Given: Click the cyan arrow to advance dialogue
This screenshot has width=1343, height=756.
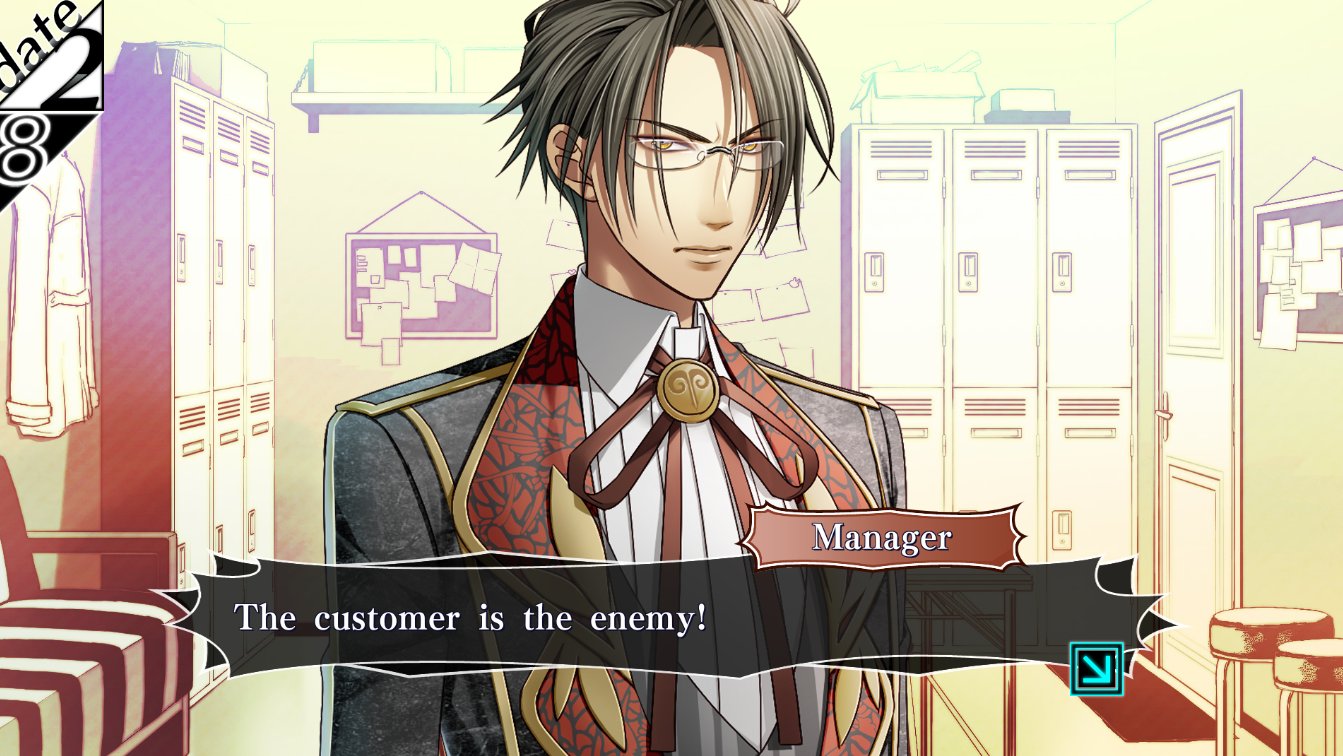Looking at the screenshot, I should click(x=1096, y=668).
